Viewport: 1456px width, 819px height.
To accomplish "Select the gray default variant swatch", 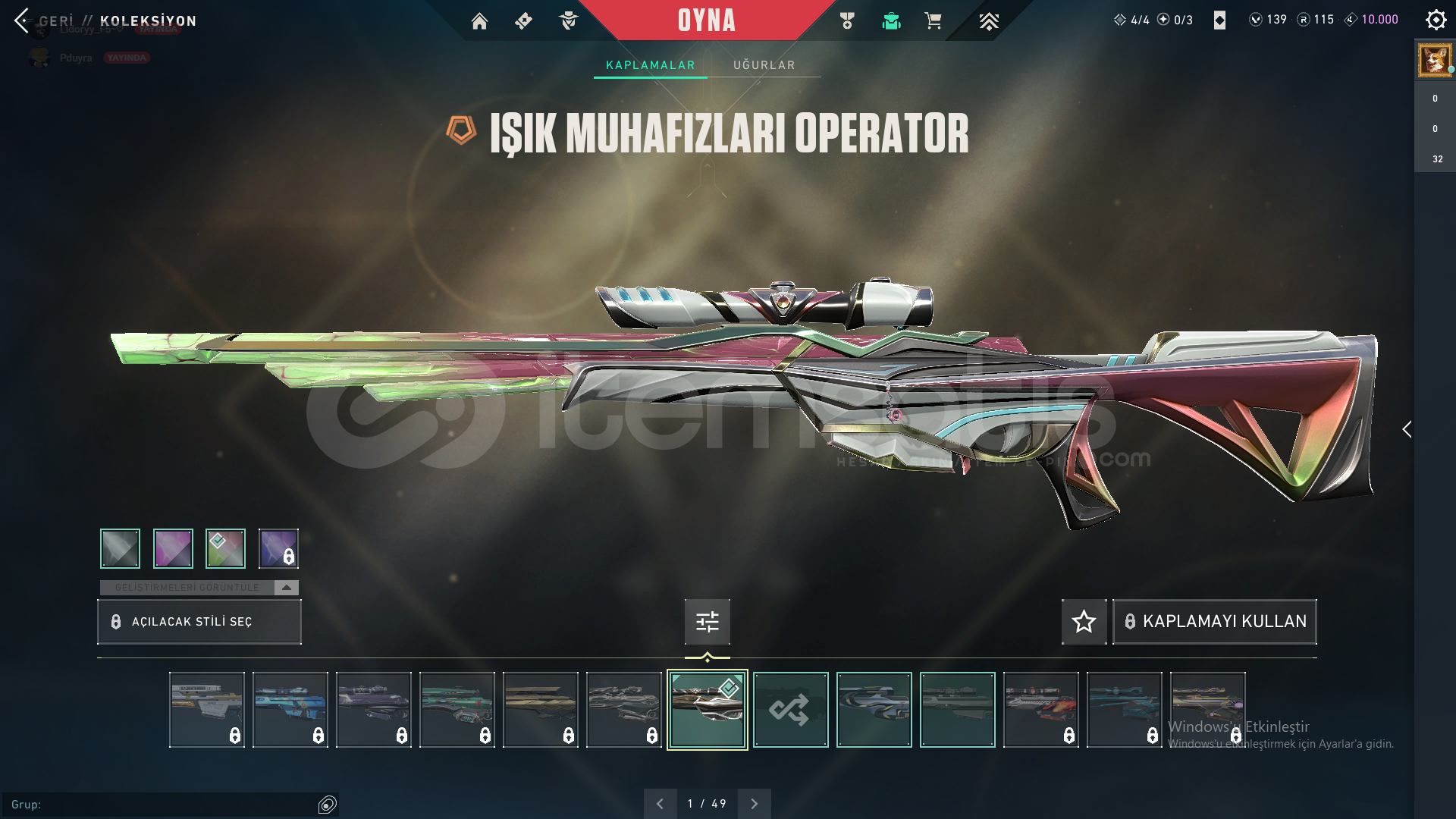I will [x=120, y=548].
